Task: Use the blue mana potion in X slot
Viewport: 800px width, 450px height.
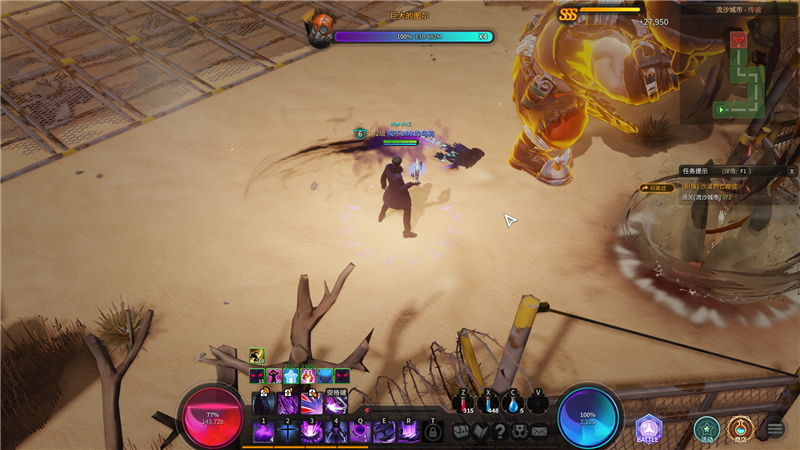Action: 489,403
